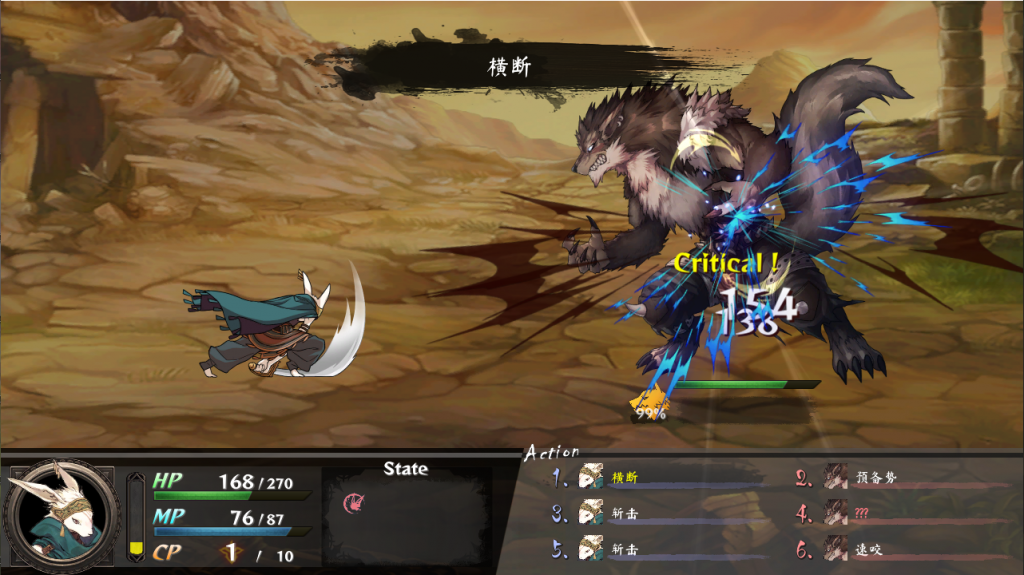Choose action 3 斩击 in the queue
The height and width of the screenshot is (575, 1024).
(624, 514)
